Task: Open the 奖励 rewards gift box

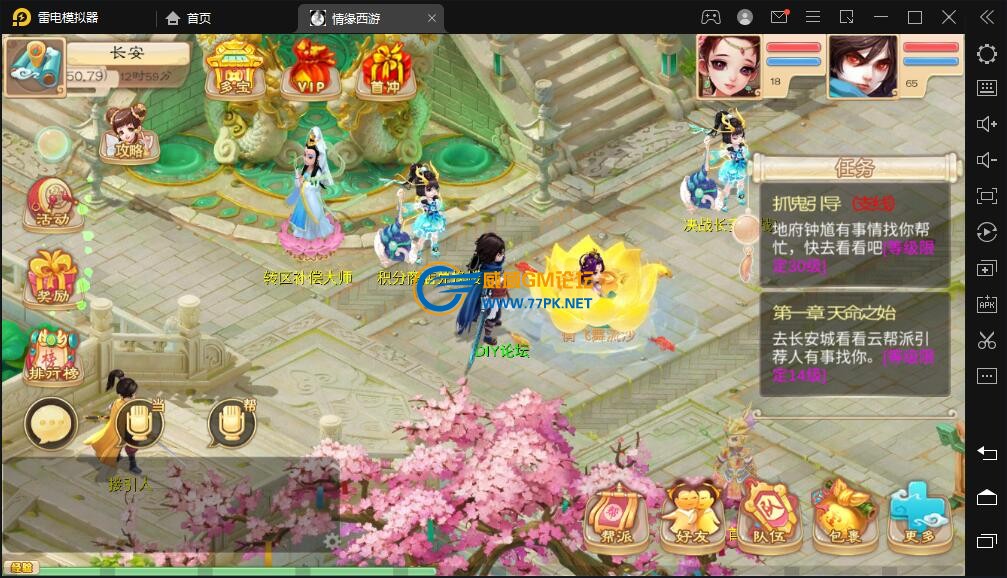Action: pos(52,277)
